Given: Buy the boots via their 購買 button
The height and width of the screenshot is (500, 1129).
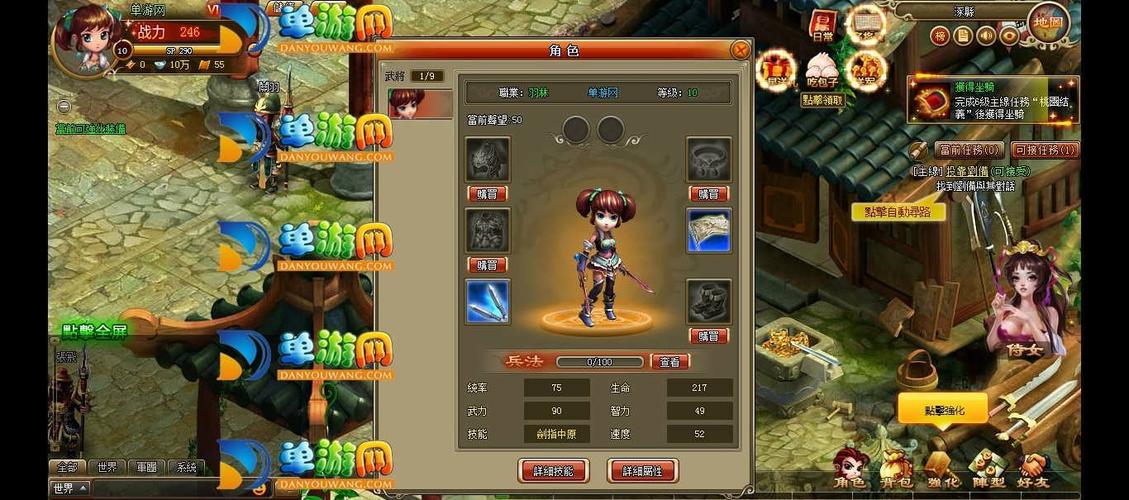Looking at the screenshot, I should (x=708, y=336).
